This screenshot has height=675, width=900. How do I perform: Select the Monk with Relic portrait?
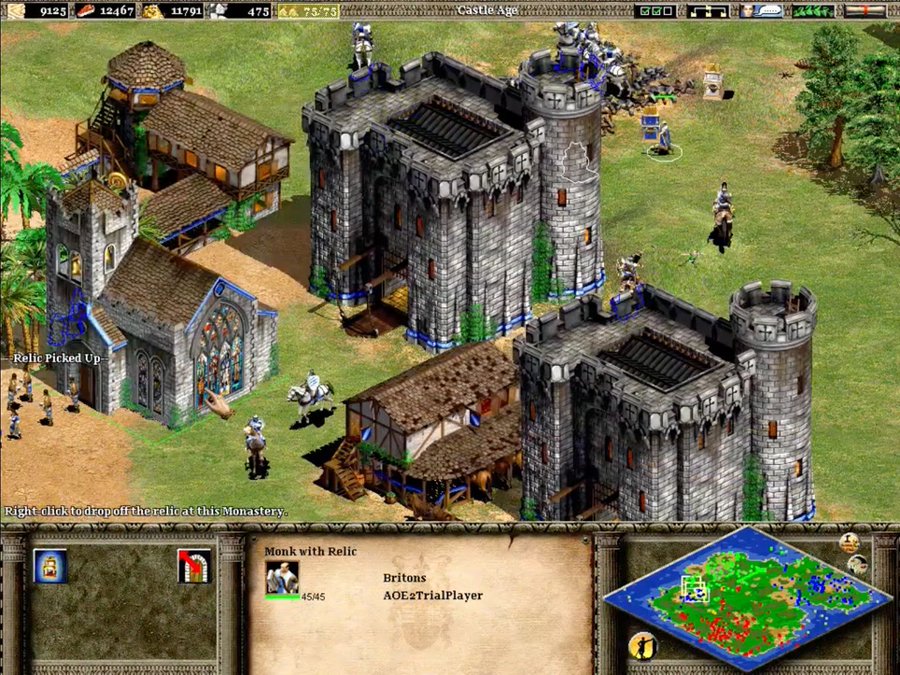pos(282,578)
